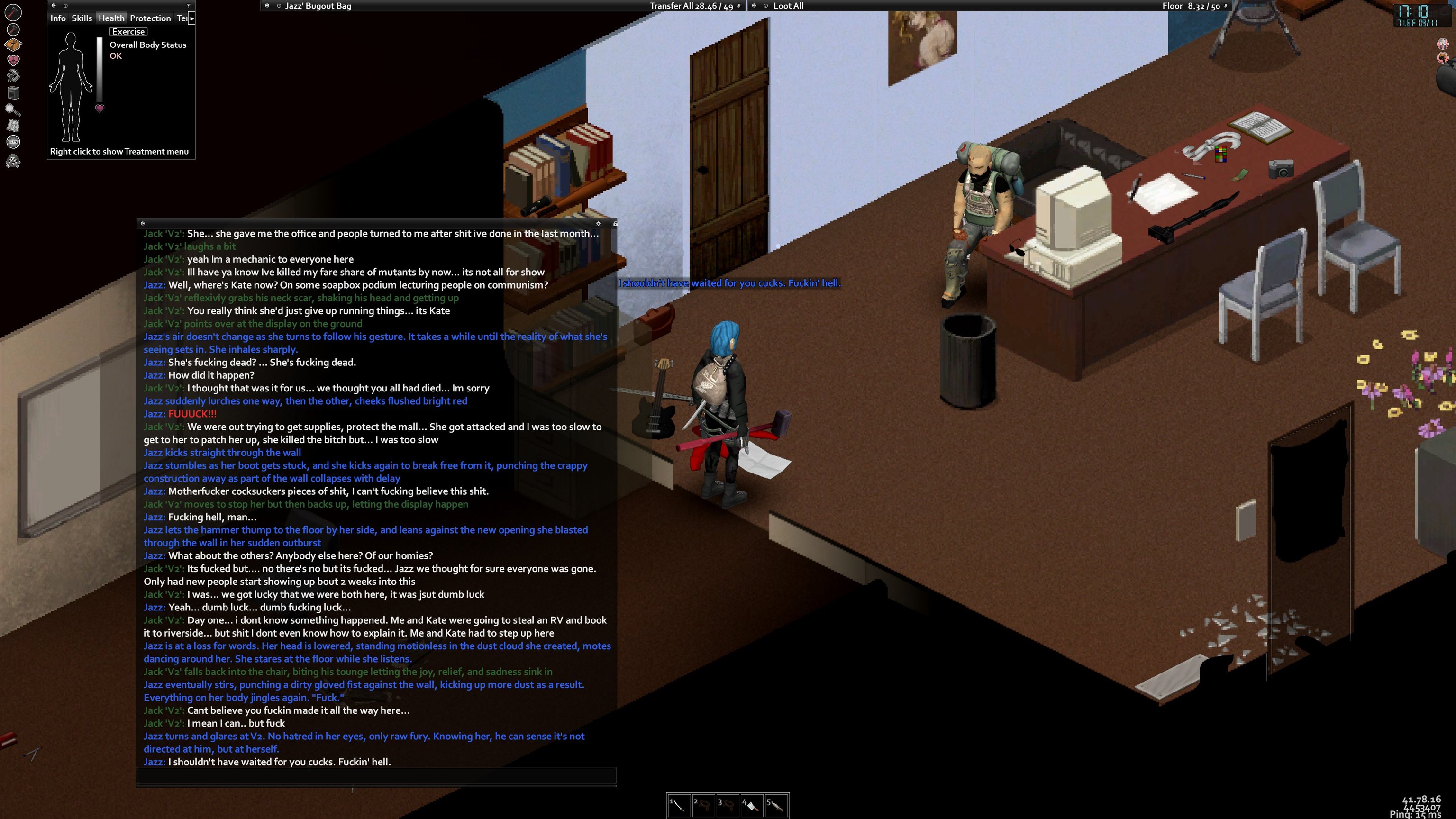Viewport: 1456px width, 819px height.
Task: Open the chat window settings gear
Action: click(x=598, y=224)
